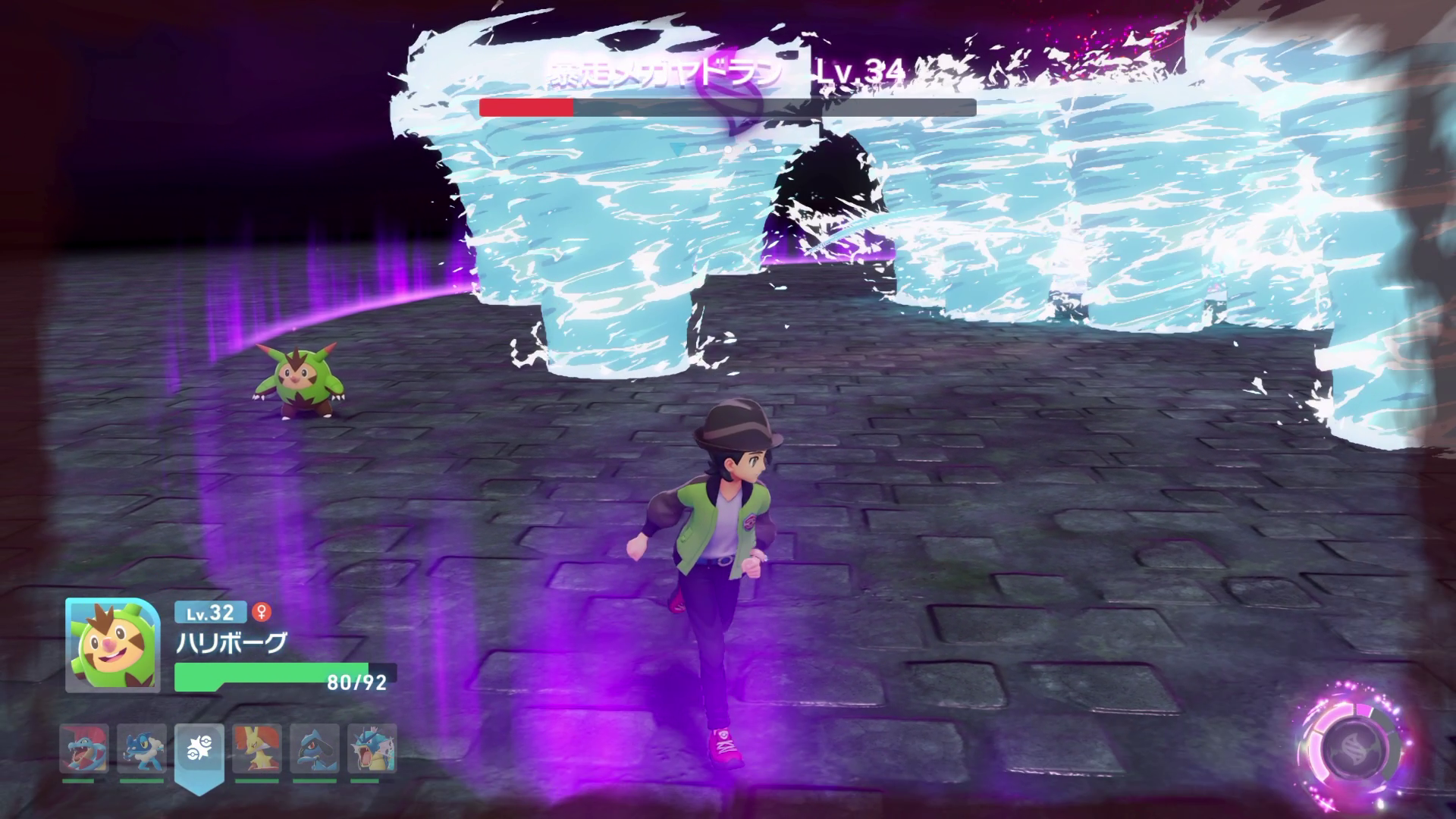
Task: Select Gyarados in the party bar
Action: click(372, 748)
